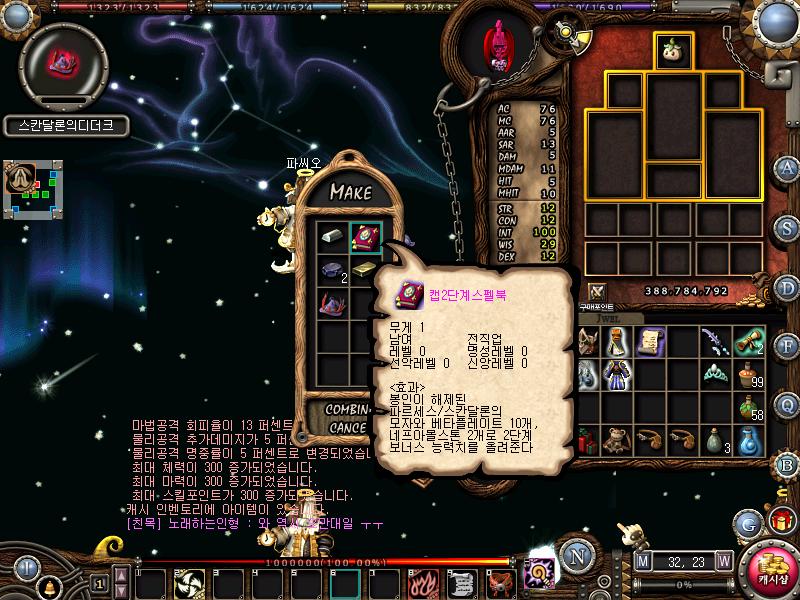Select the orange potion stack of 99

pyautogui.click(x=749, y=374)
